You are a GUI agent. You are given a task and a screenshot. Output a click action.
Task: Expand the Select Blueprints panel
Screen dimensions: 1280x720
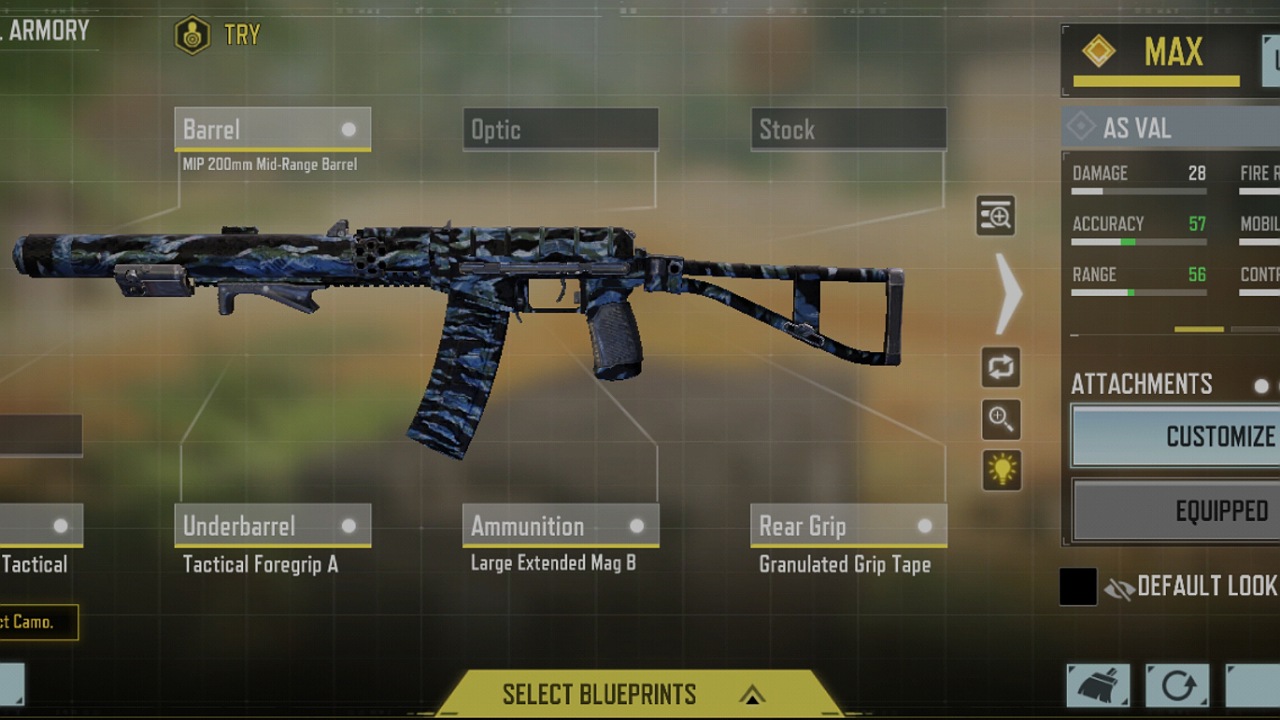pyautogui.click(x=632, y=694)
